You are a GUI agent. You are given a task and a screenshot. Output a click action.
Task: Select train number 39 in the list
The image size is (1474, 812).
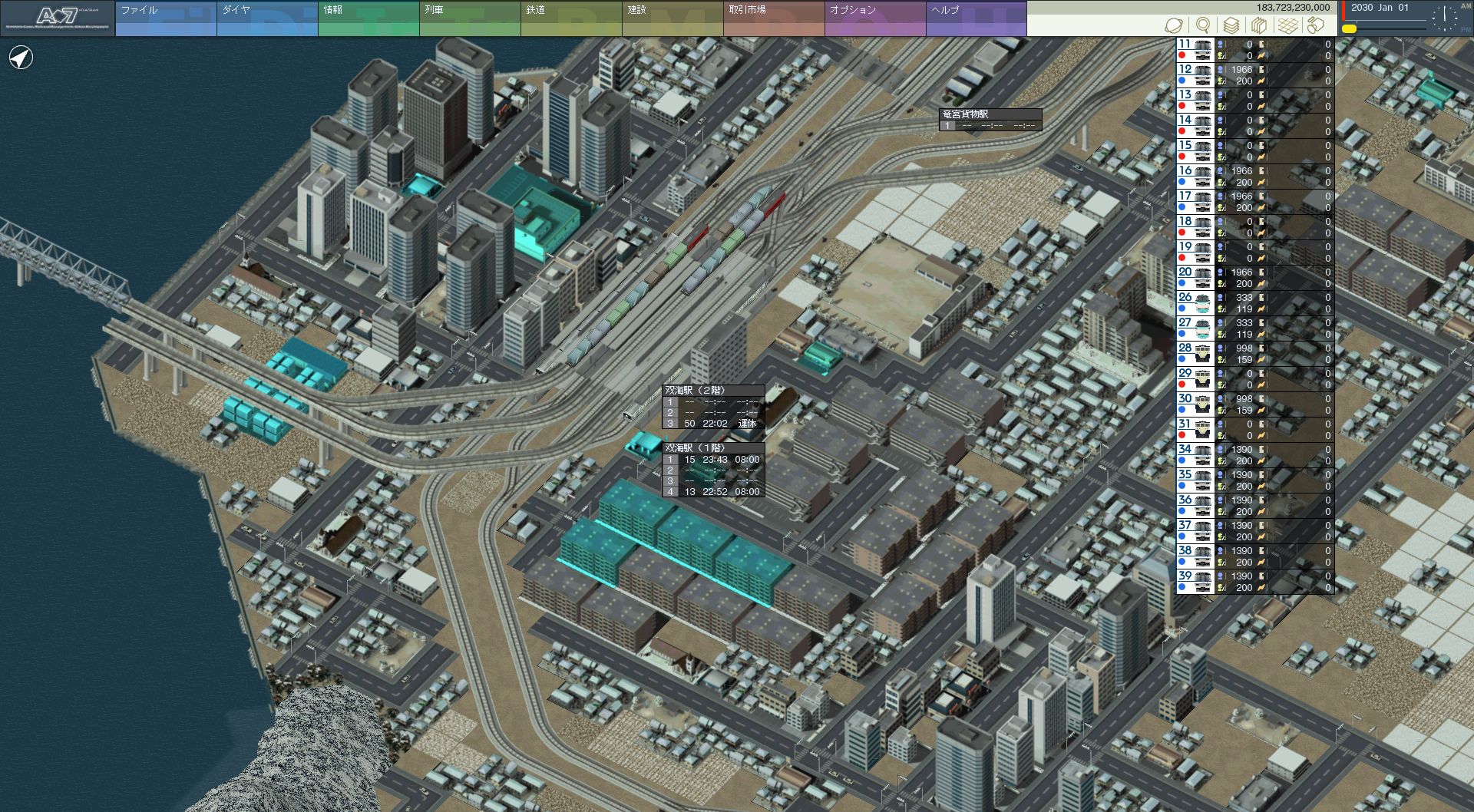click(x=1195, y=582)
